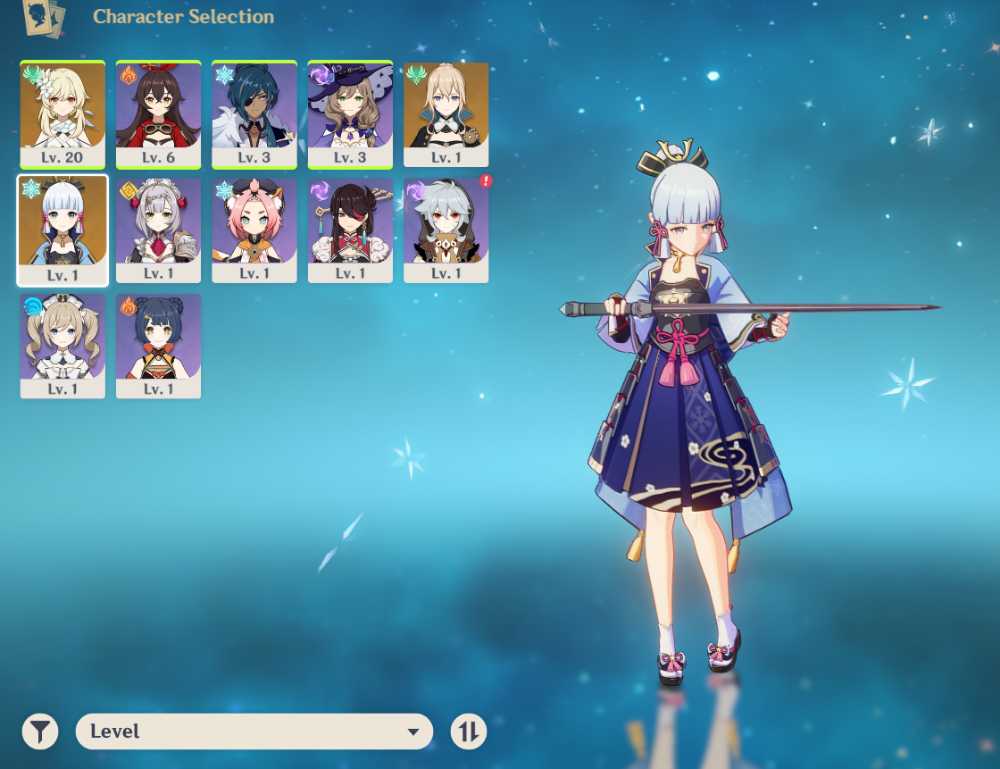The image size is (1000, 769).
Task: Select Barbara with blonde twin tails
Action: pyautogui.click(x=62, y=346)
